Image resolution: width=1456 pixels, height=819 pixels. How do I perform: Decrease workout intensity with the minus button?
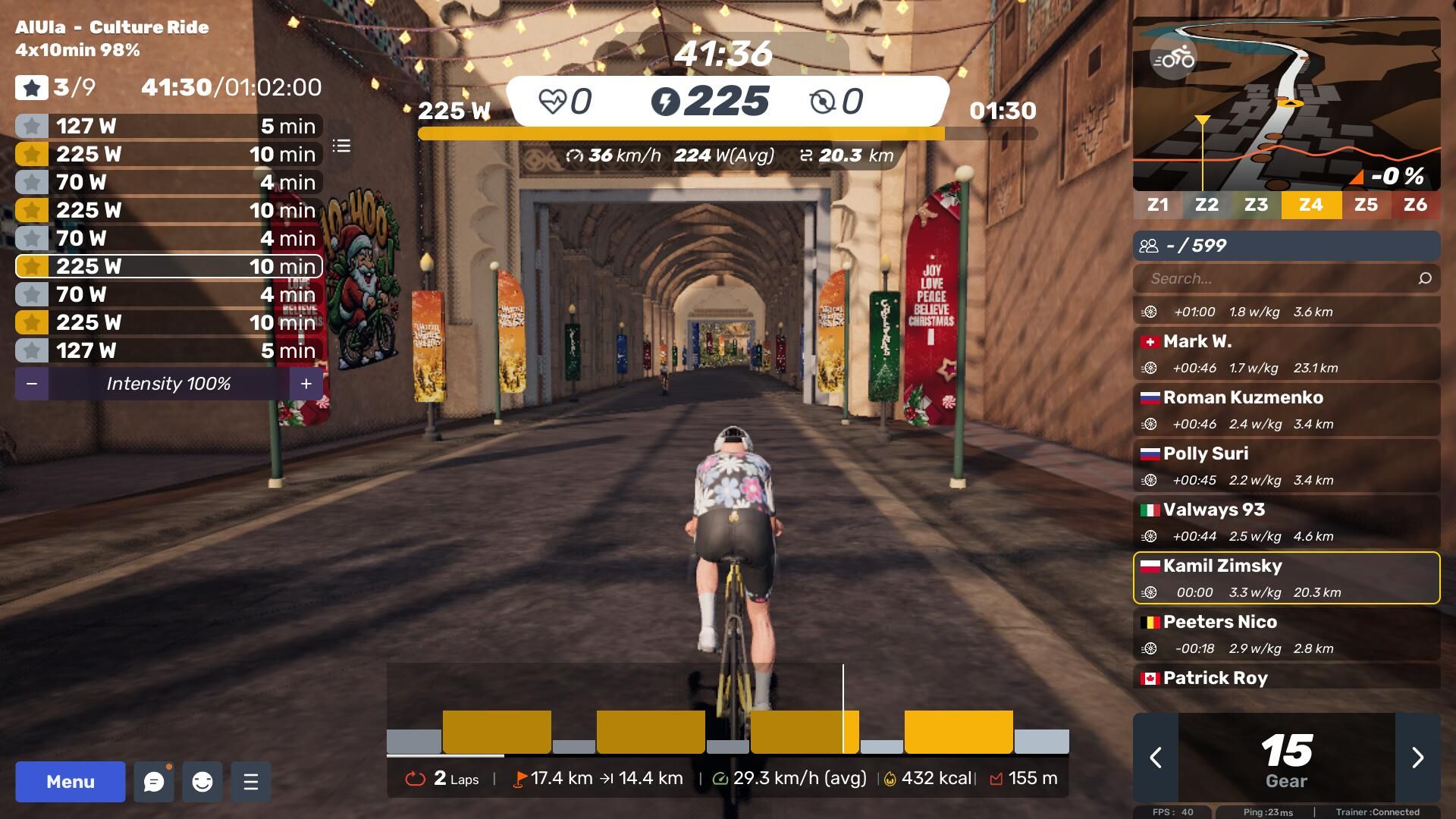32,384
